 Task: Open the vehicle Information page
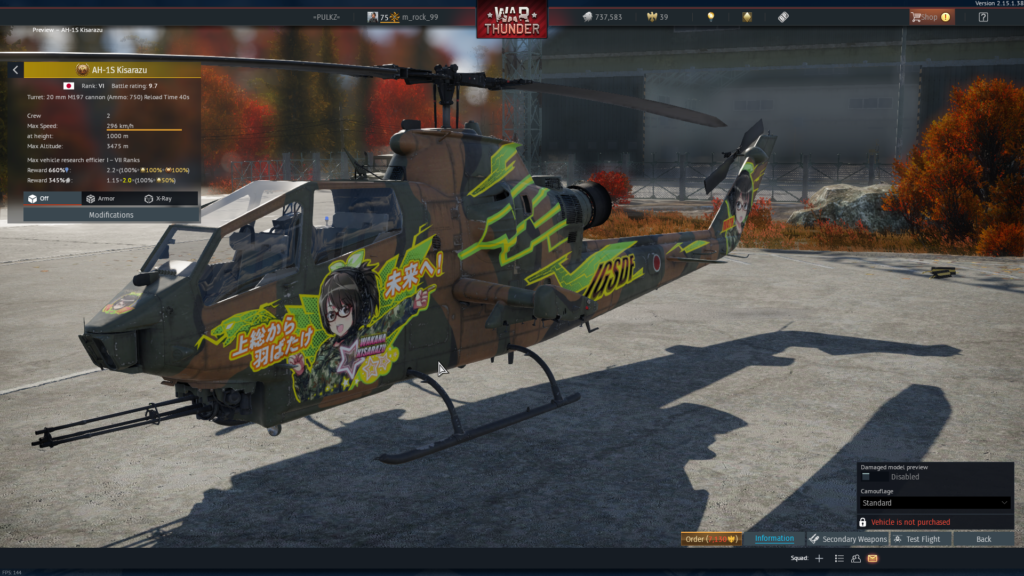774,539
